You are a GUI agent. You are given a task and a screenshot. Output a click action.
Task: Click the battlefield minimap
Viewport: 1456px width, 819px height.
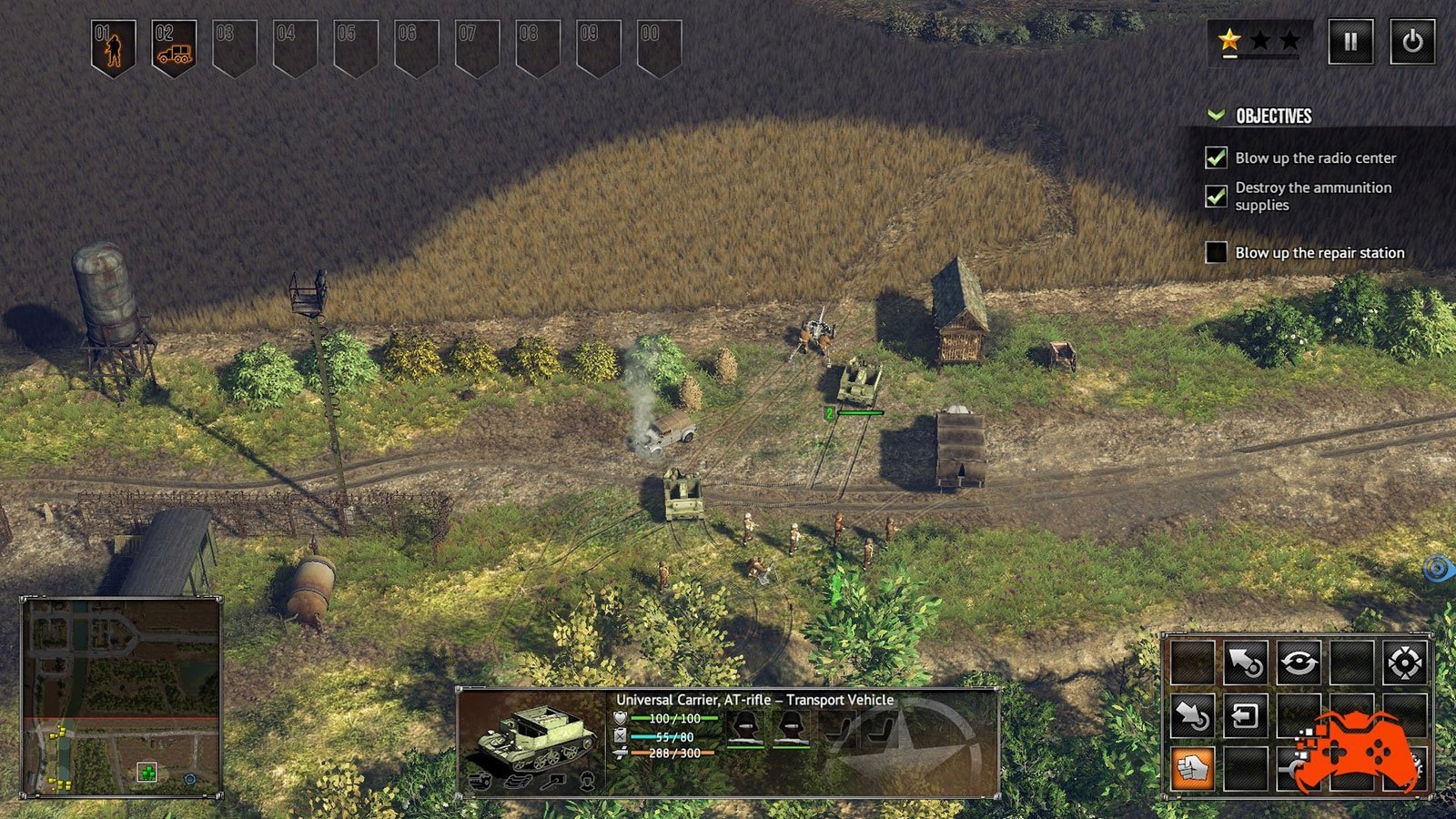pyautogui.click(x=121, y=696)
